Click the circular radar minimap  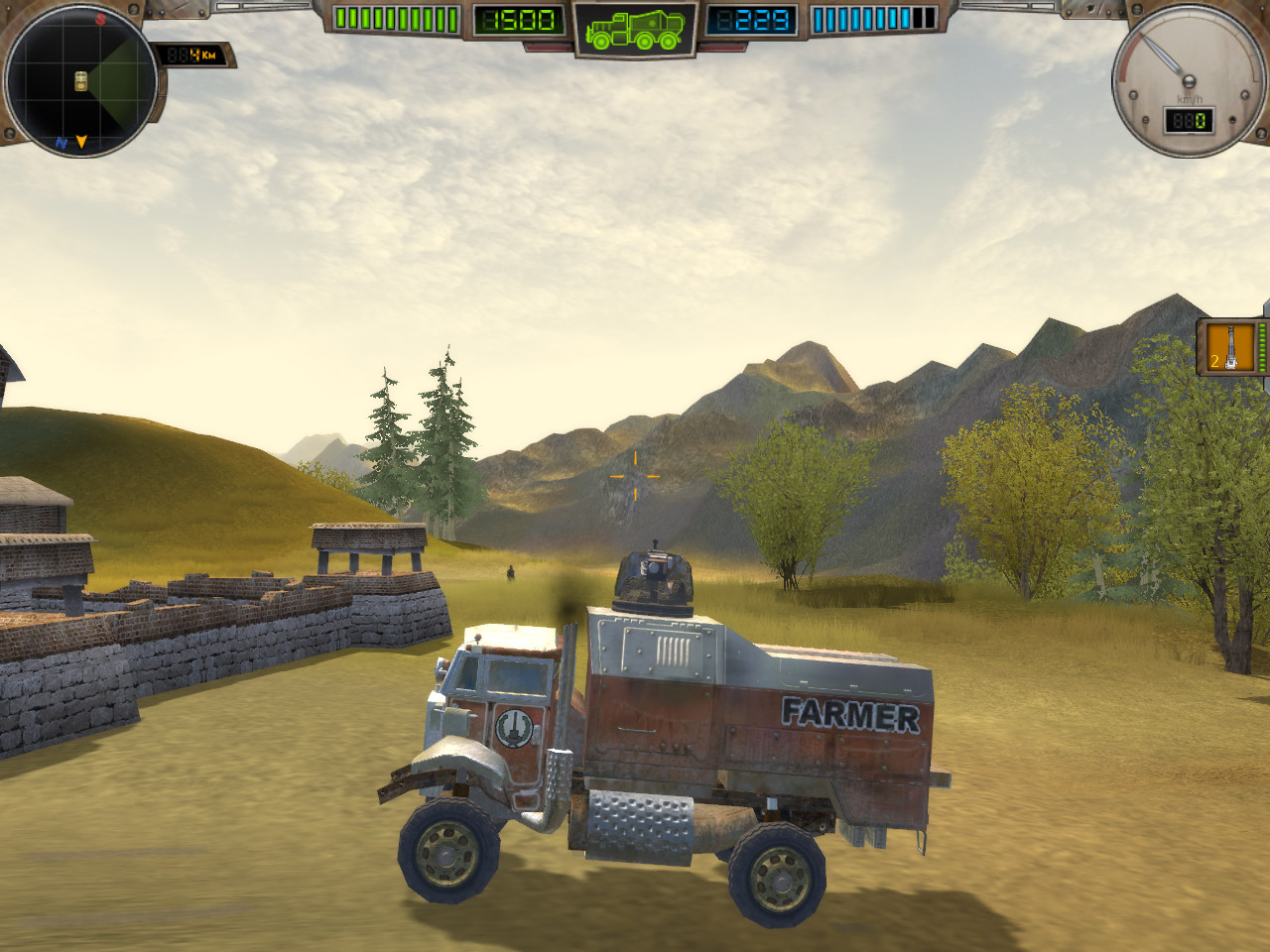click(x=80, y=80)
